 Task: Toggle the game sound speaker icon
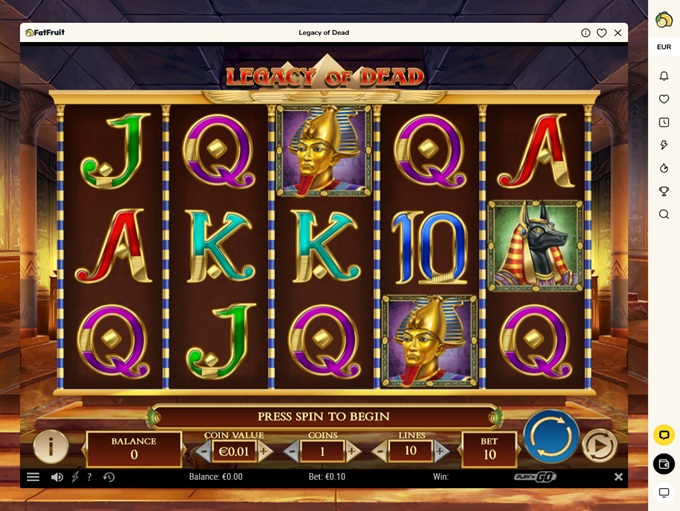tap(57, 477)
